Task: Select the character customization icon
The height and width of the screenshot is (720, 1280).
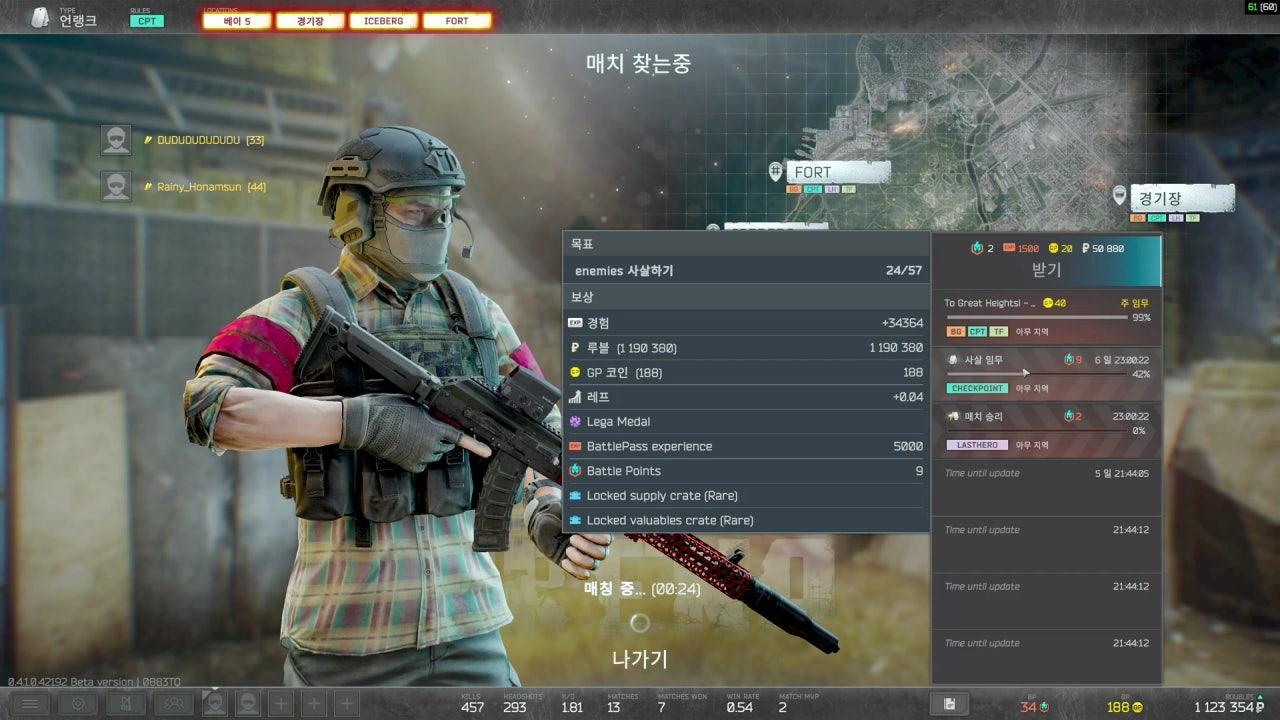Action: (127, 704)
